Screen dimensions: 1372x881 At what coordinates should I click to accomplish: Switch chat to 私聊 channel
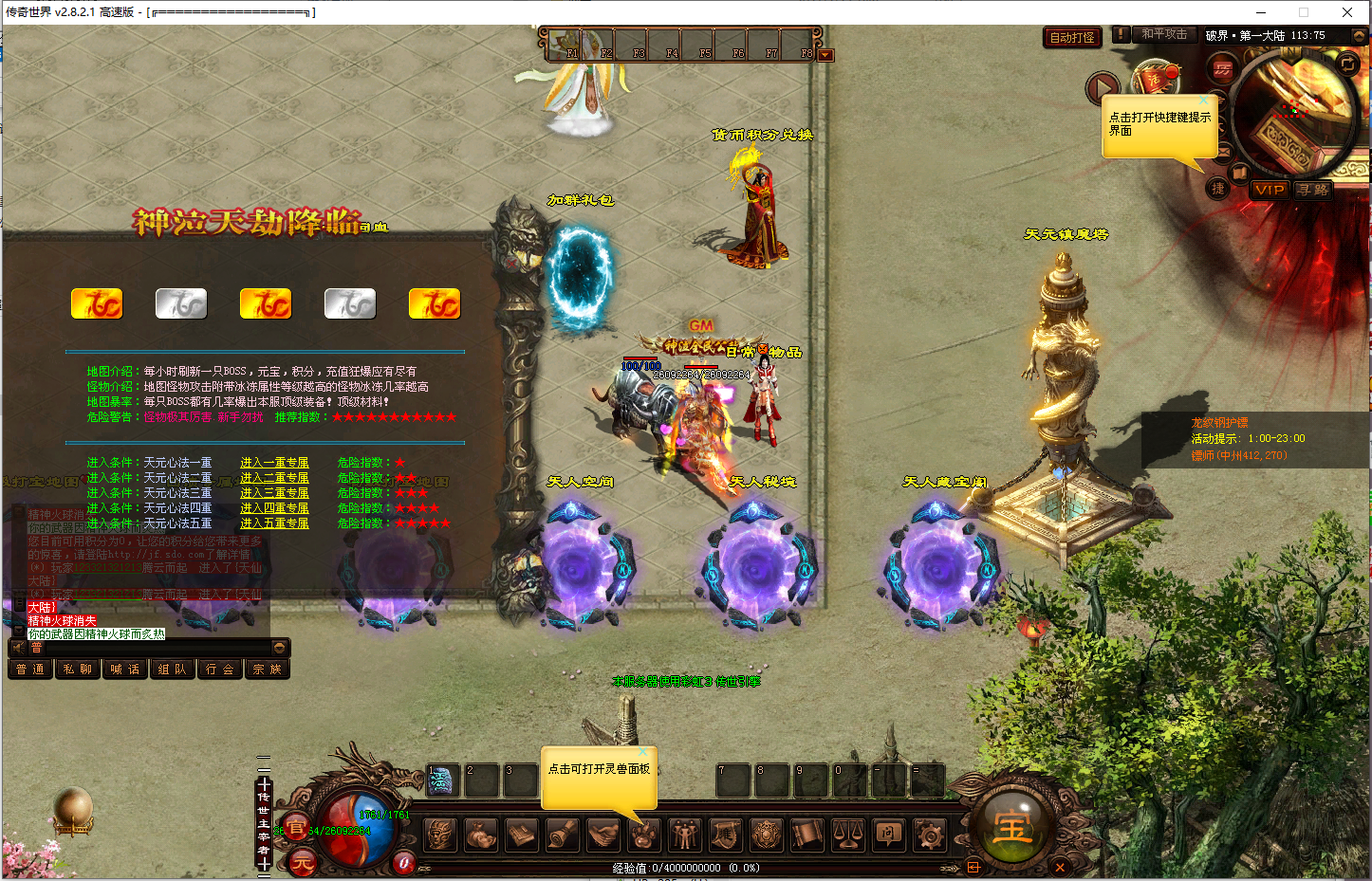[78, 670]
